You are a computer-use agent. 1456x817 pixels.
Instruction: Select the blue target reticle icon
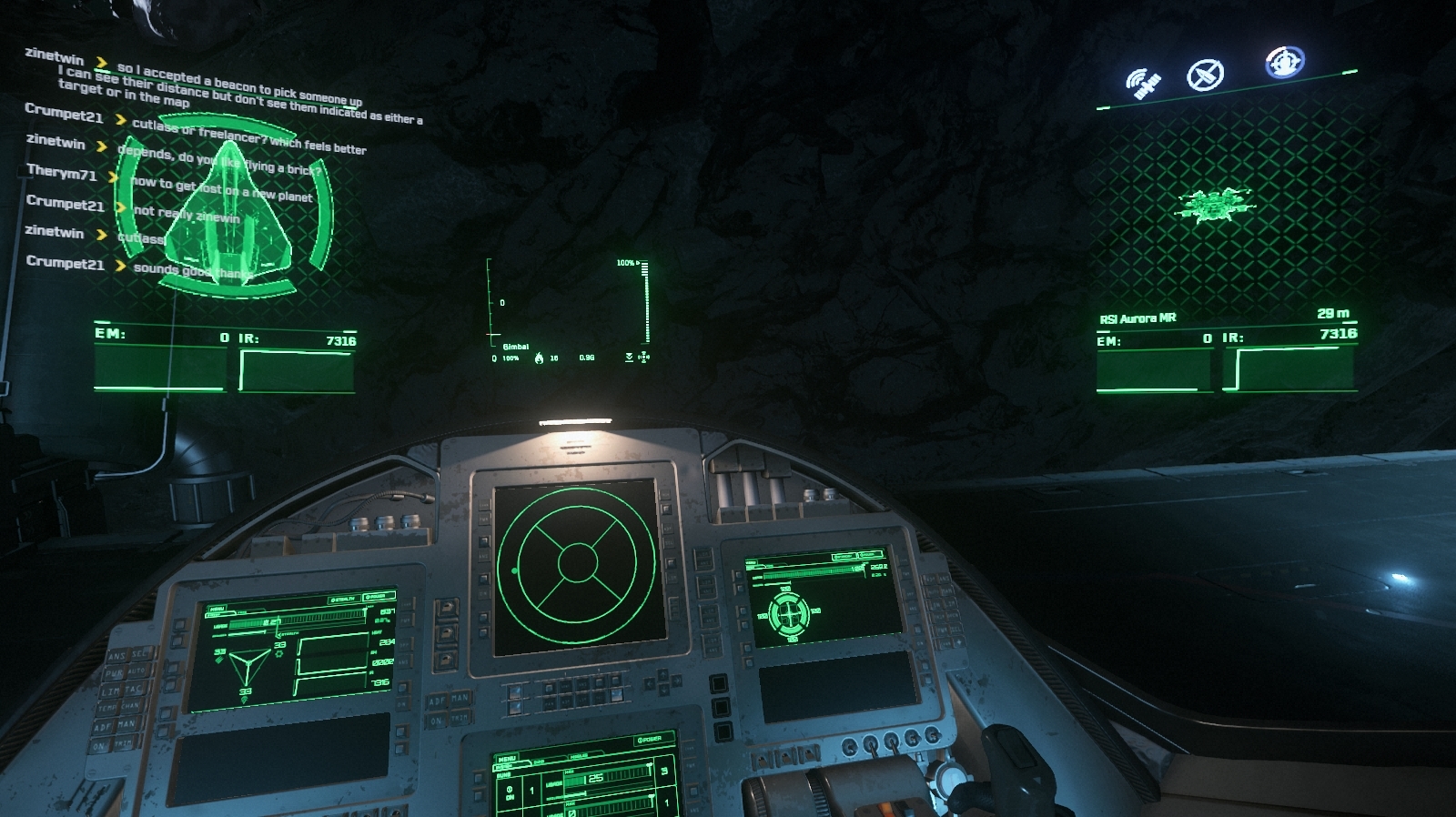click(x=1283, y=62)
